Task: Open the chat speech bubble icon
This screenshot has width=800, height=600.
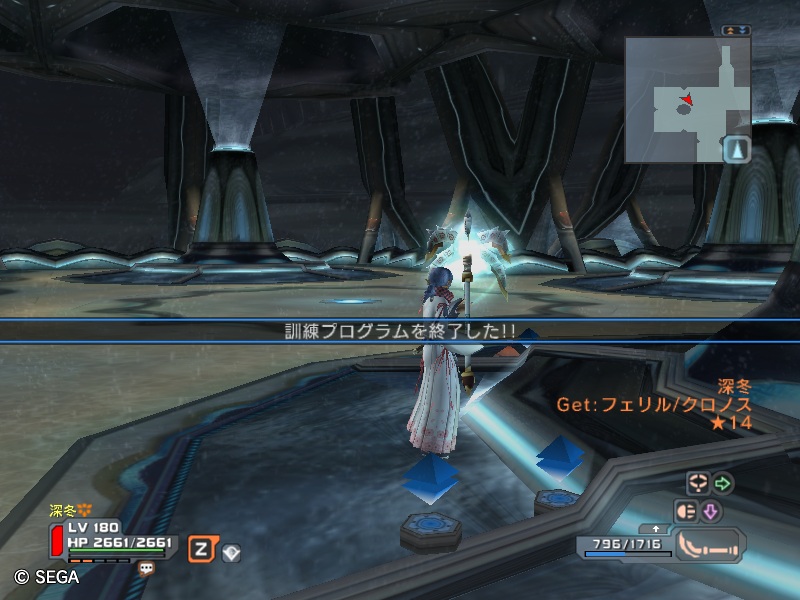Action: click(147, 568)
